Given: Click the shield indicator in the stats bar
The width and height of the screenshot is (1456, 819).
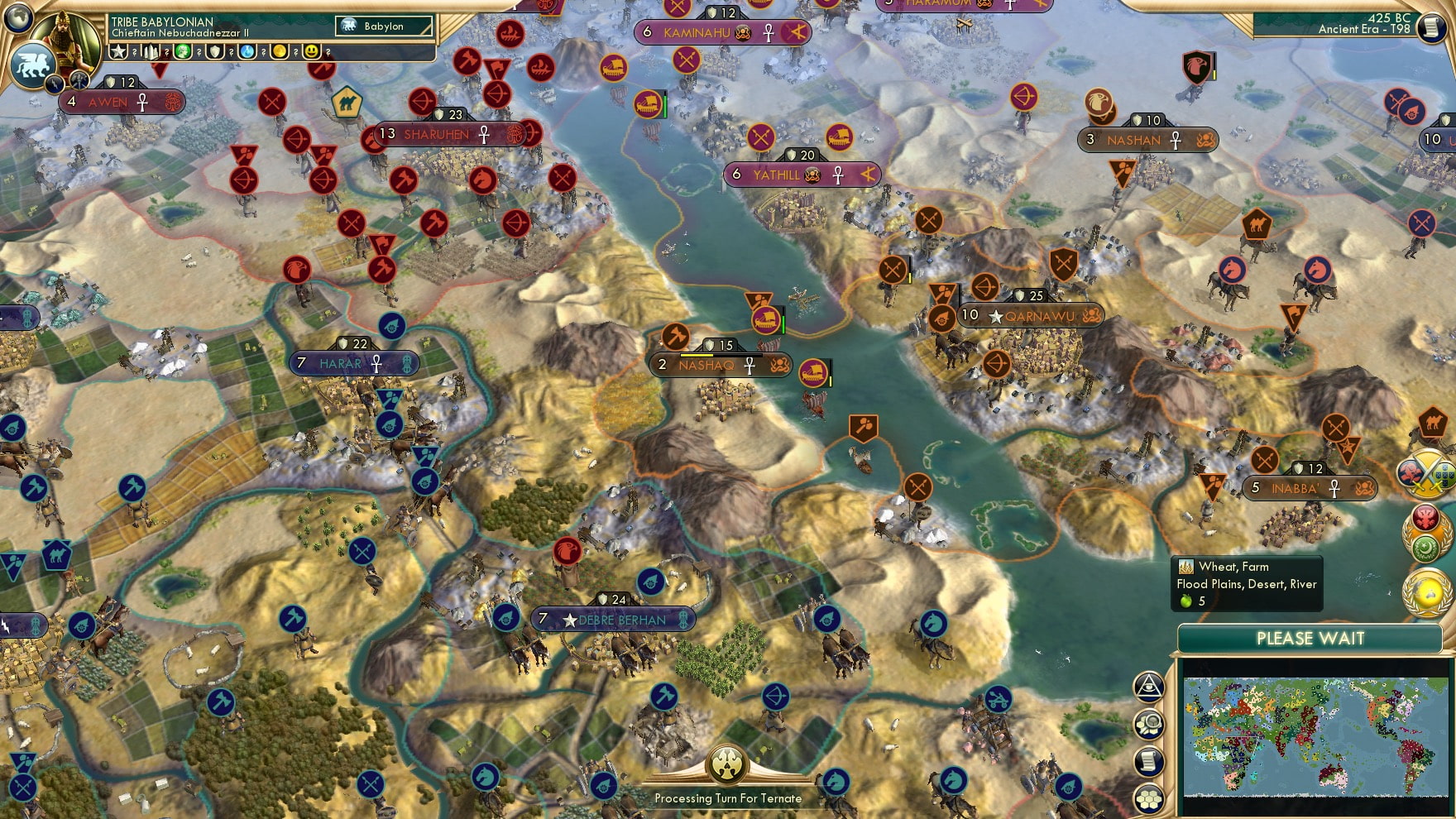Looking at the screenshot, I should pos(216,53).
